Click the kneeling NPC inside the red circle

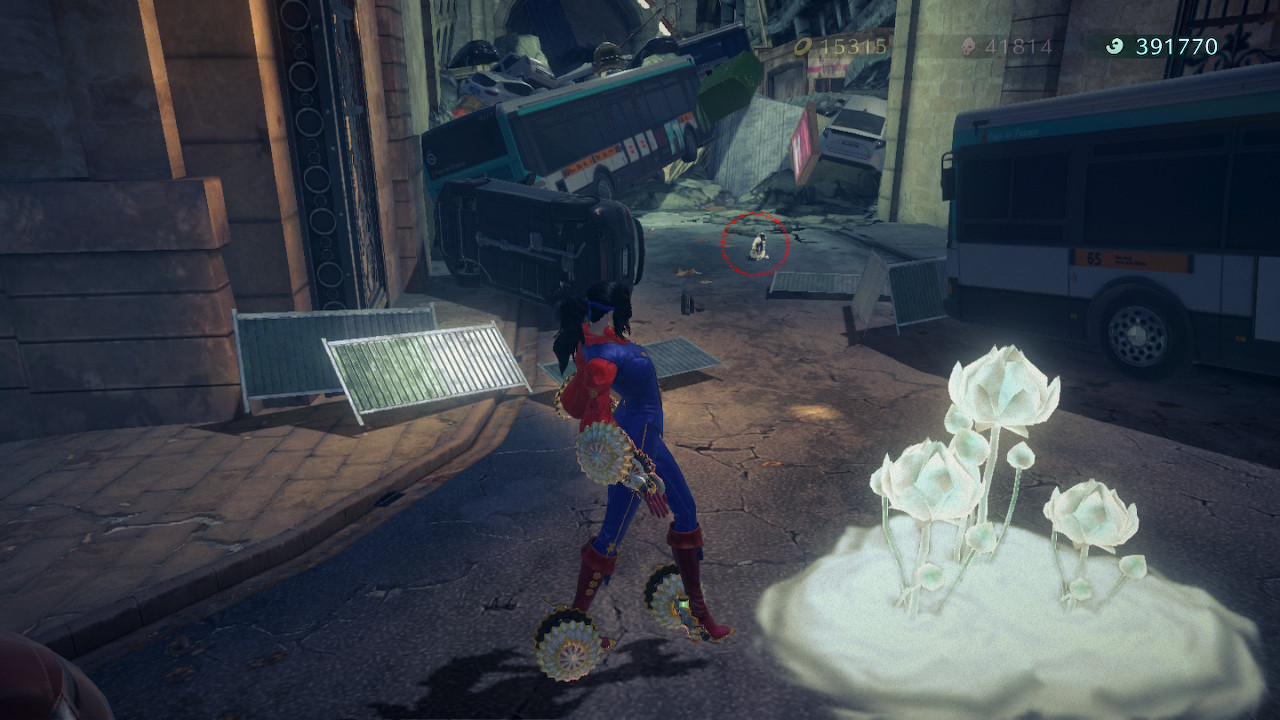coord(758,245)
